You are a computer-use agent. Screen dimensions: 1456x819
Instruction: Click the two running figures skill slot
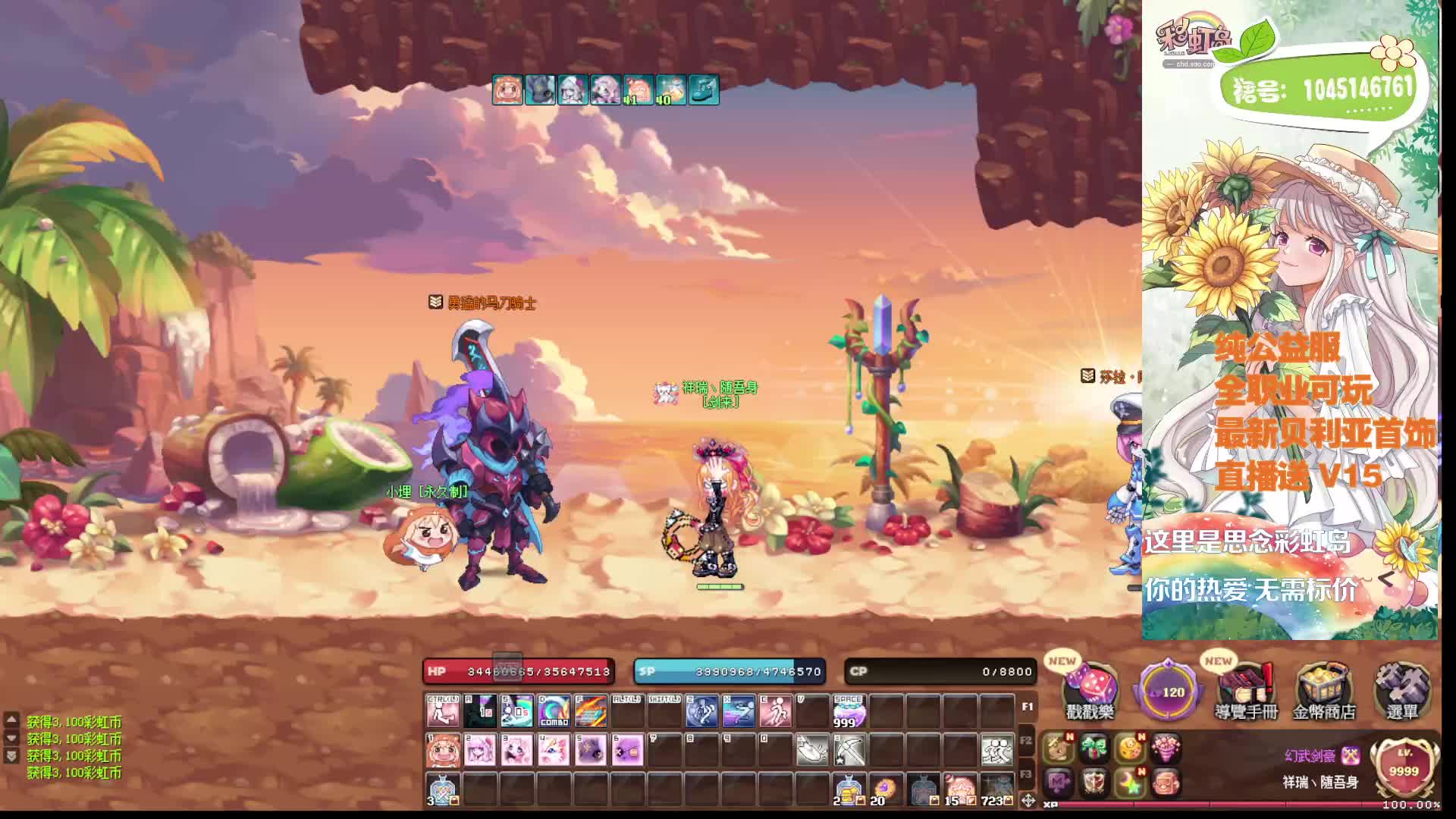click(x=997, y=750)
